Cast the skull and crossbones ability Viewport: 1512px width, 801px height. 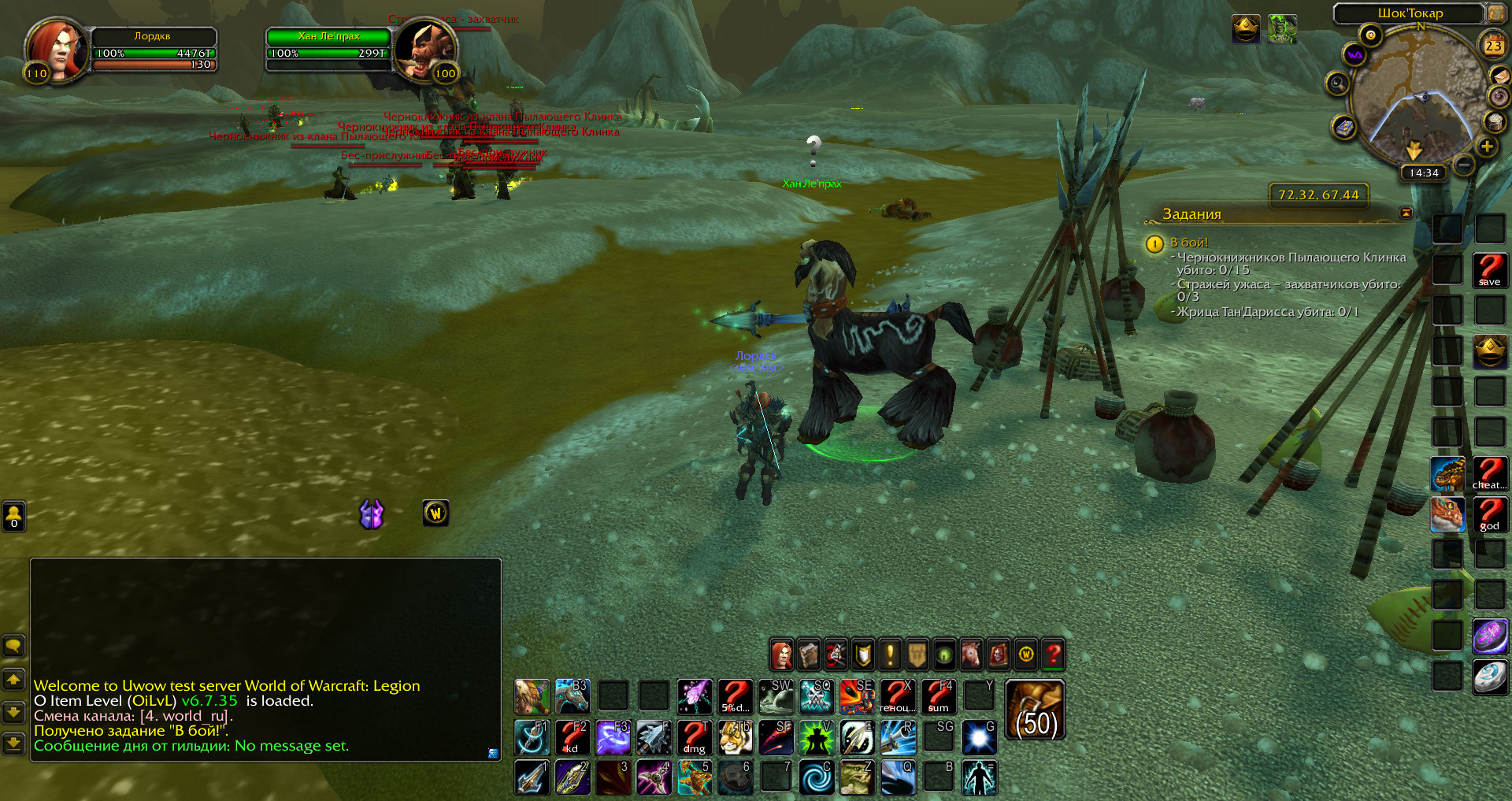pyautogui.click(x=817, y=696)
